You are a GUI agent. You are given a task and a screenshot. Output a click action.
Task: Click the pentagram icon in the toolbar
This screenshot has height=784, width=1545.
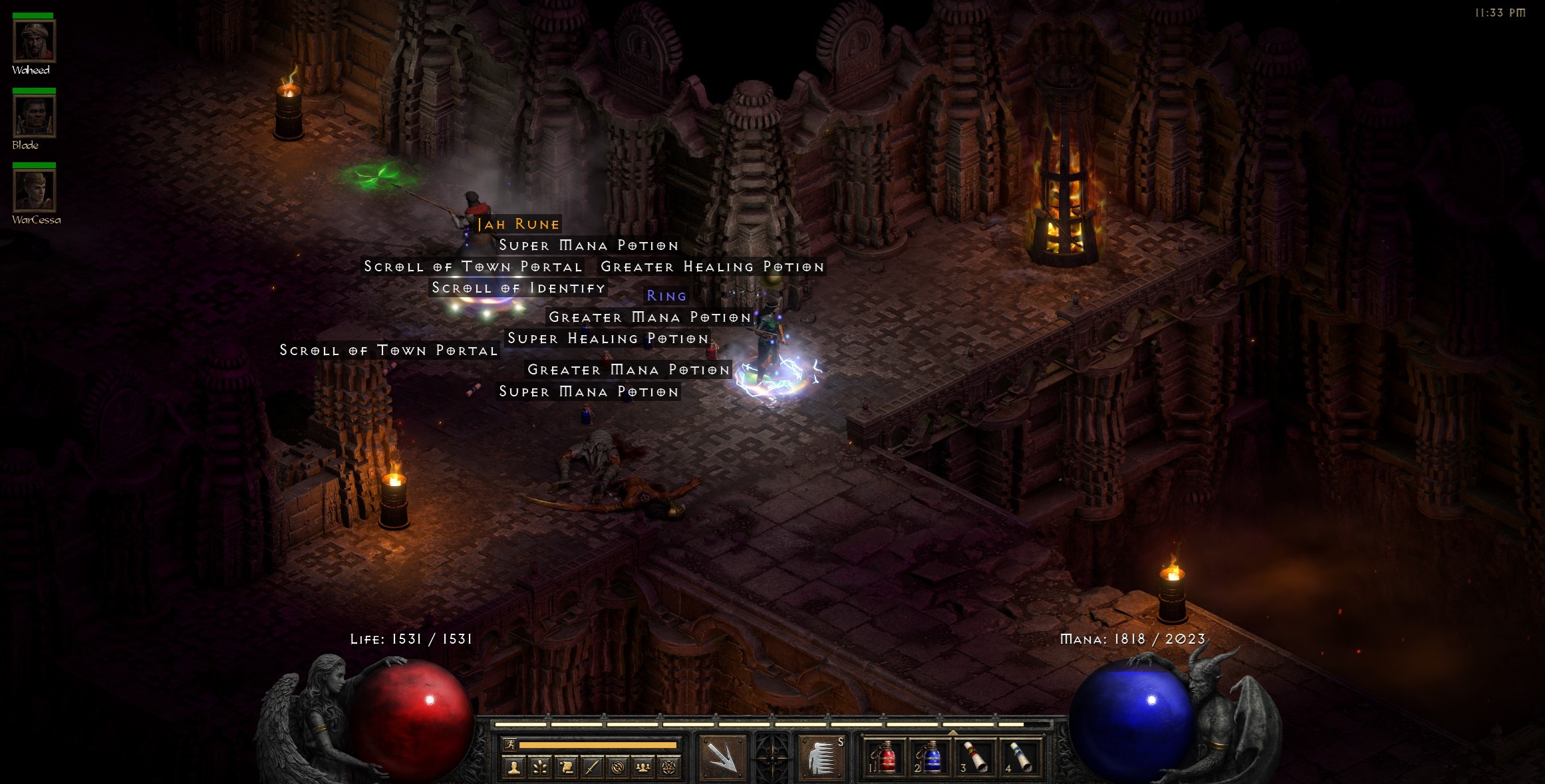[669, 768]
